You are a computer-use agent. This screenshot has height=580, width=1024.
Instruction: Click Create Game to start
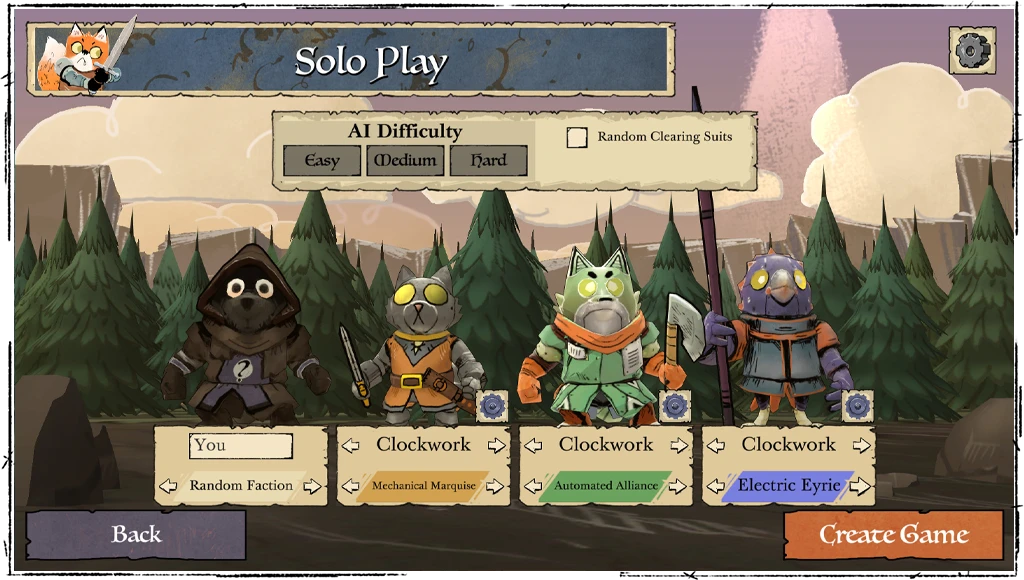893,535
